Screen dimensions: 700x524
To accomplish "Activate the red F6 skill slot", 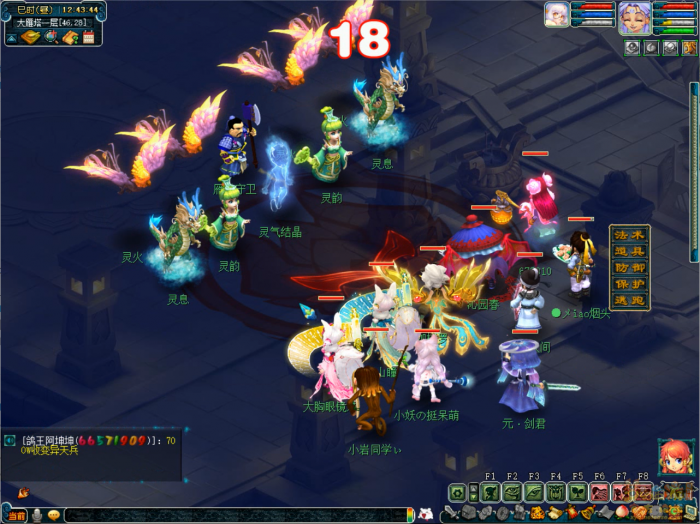I will tap(599, 492).
